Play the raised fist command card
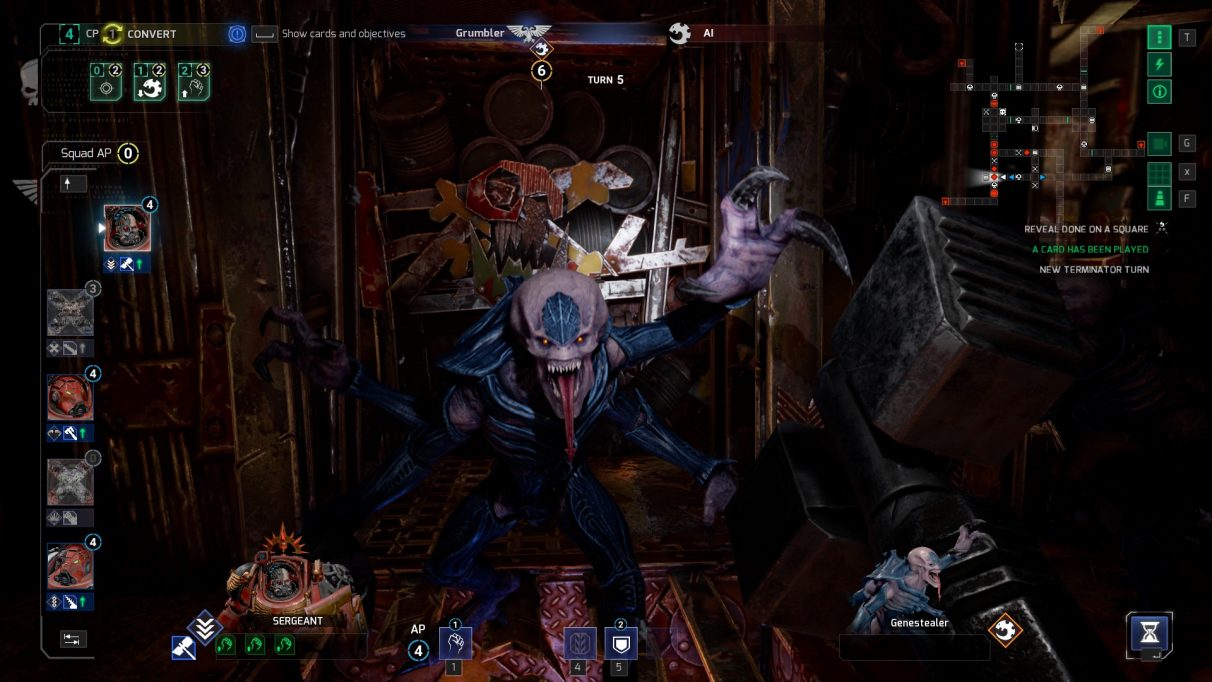Screen dimensions: 1212x682 tap(194, 84)
